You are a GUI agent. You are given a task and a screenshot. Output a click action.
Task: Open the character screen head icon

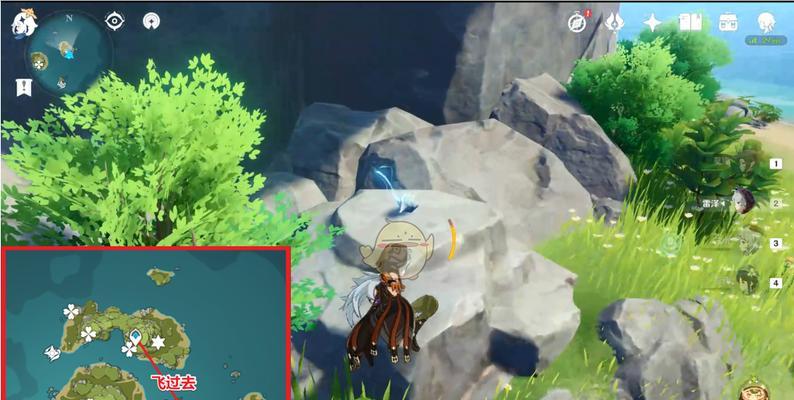pyautogui.click(x=768, y=21)
